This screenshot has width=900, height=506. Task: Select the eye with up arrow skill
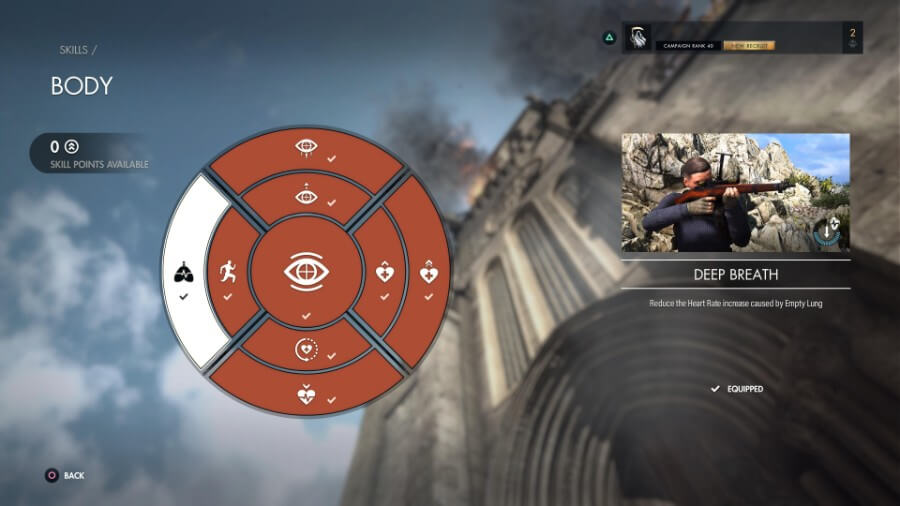coord(307,196)
